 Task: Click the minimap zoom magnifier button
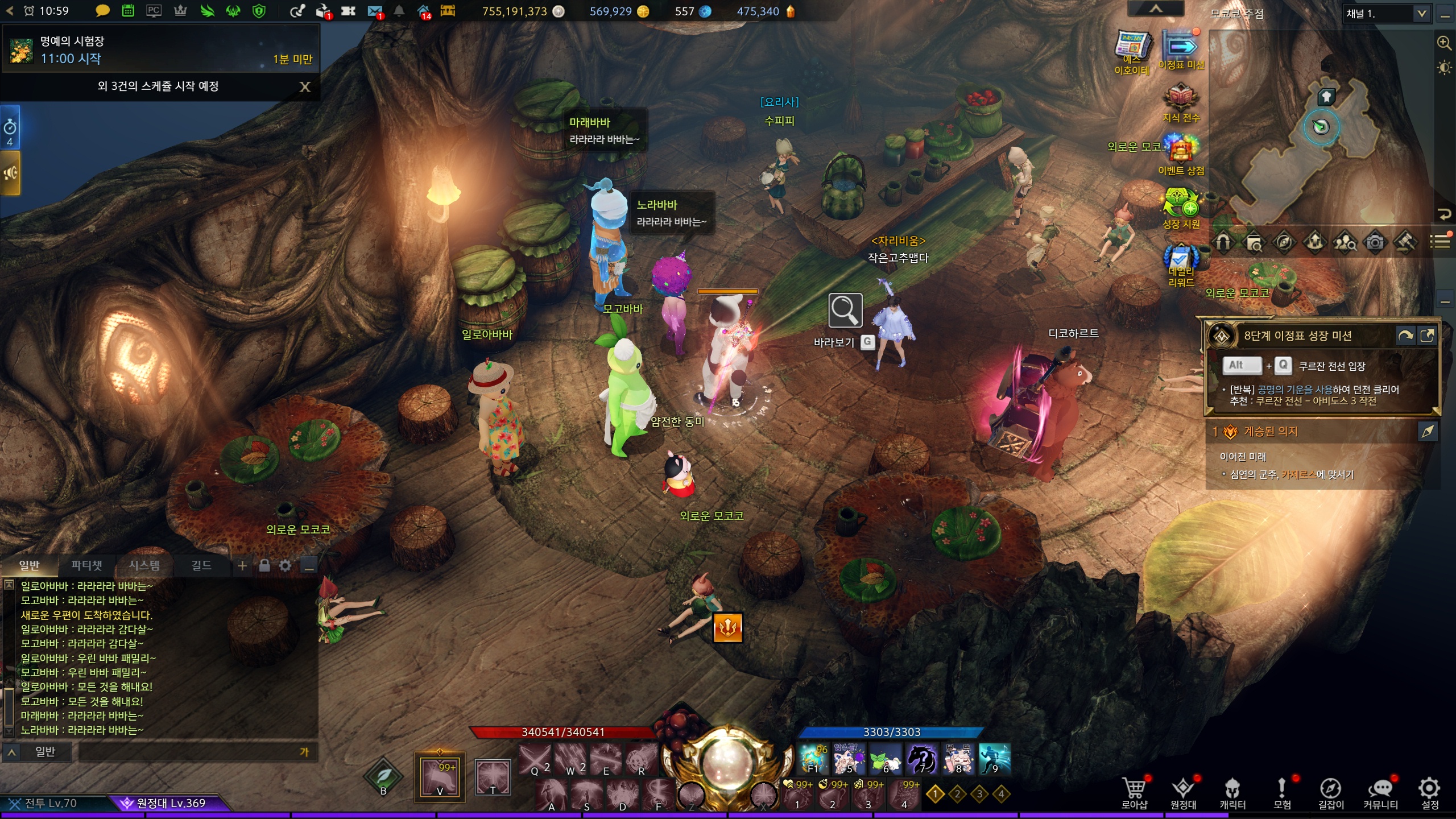point(1443,43)
